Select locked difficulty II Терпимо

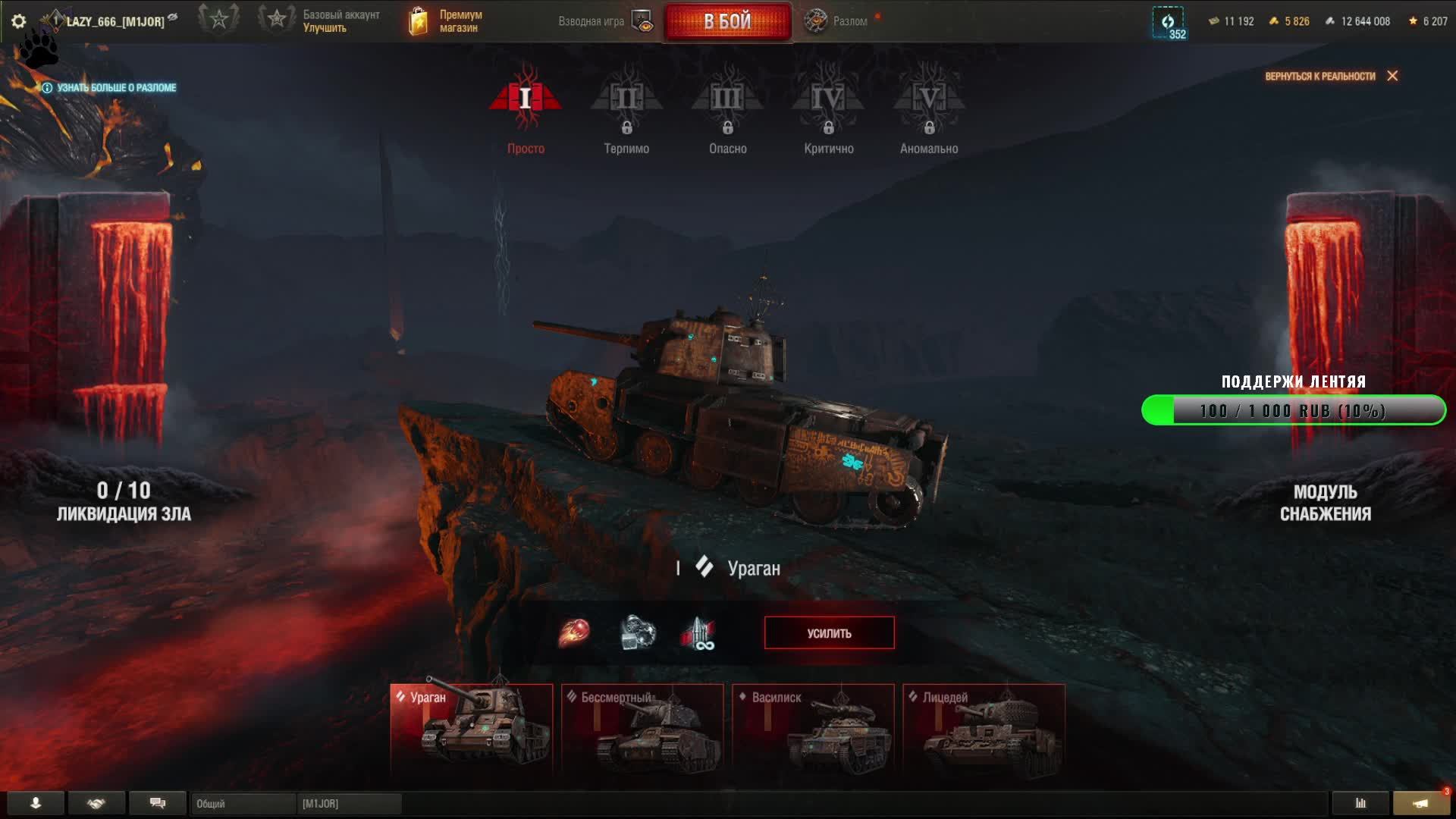pos(626,110)
